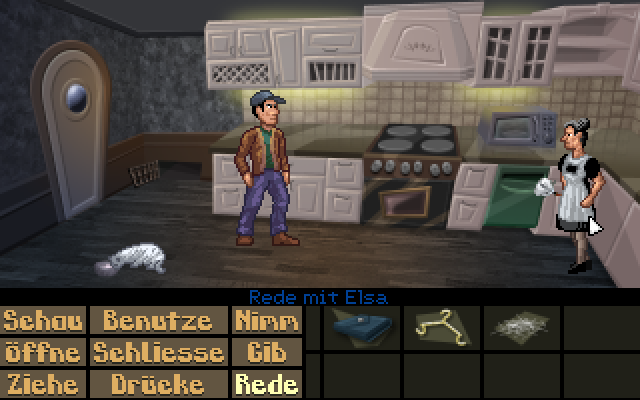Pick the Schliesse verb
The height and width of the screenshot is (400, 640).
[159, 352]
